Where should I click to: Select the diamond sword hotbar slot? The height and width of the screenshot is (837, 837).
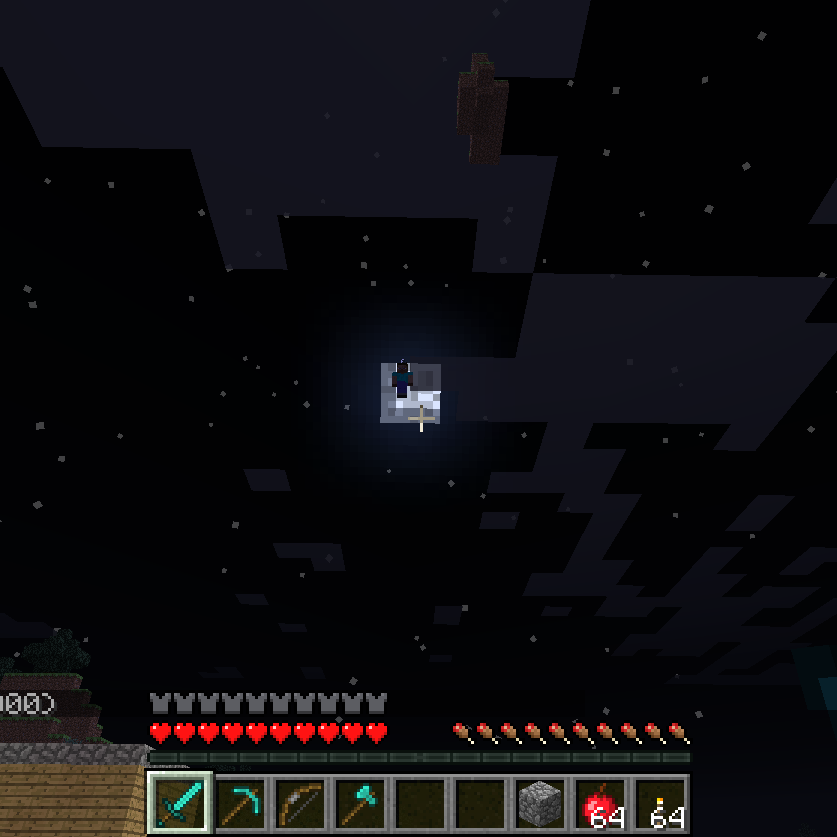[180, 802]
